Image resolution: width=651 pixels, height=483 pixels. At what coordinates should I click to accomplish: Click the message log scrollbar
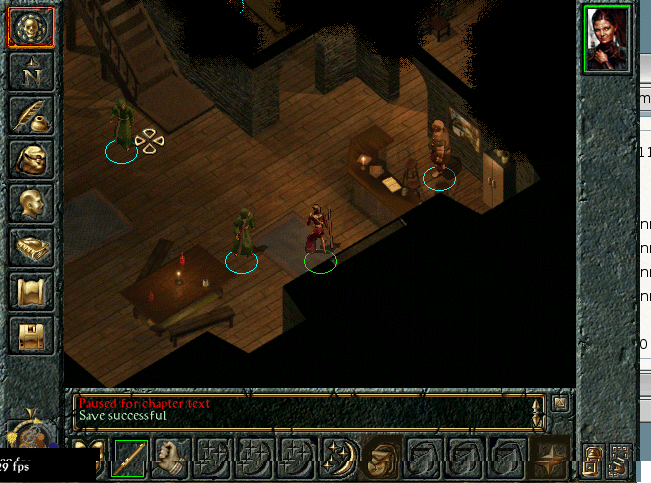[x=538, y=410]
